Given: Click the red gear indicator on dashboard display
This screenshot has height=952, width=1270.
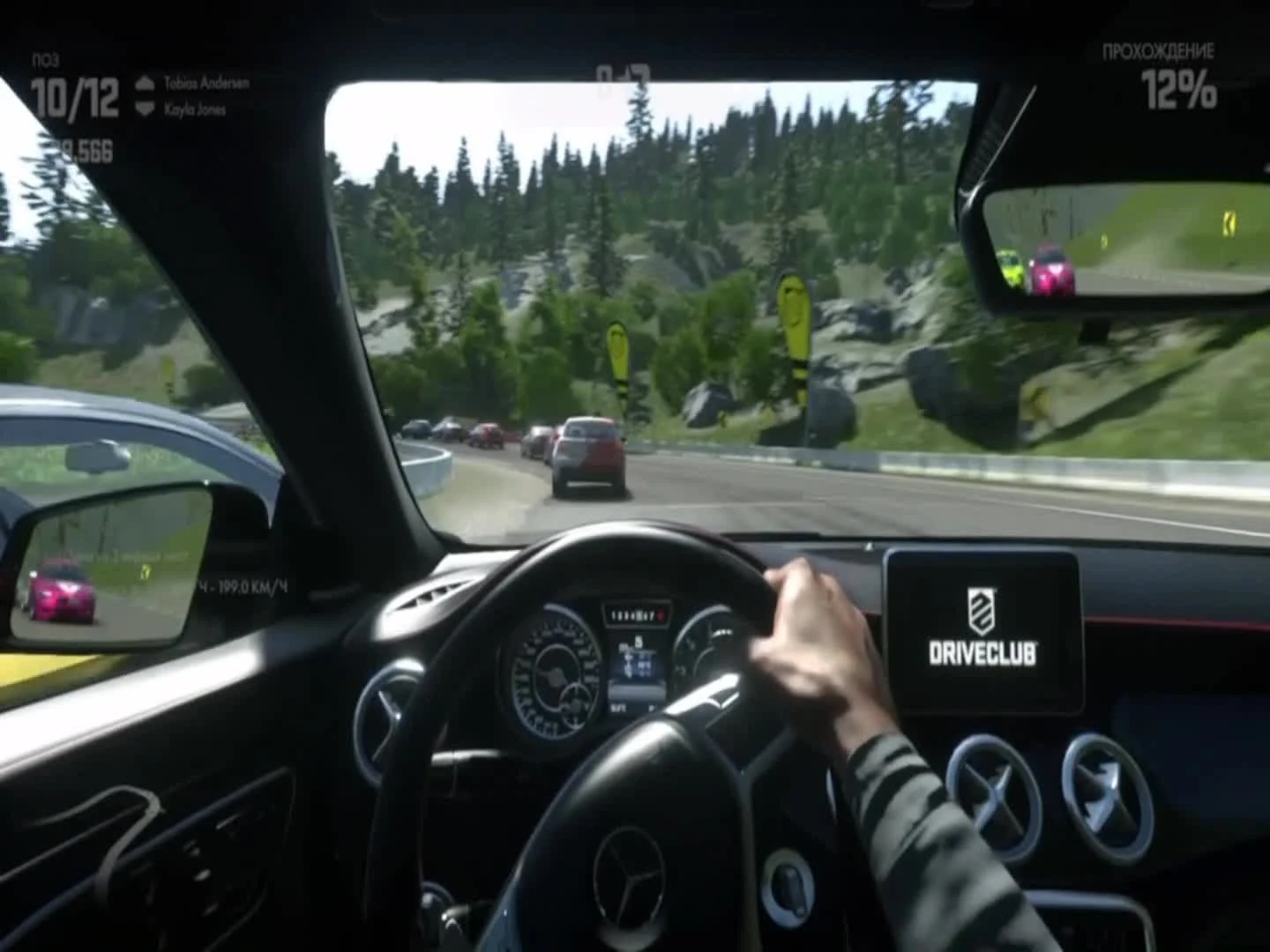Looking at the screenshot, I should click(x=661, y=616).
